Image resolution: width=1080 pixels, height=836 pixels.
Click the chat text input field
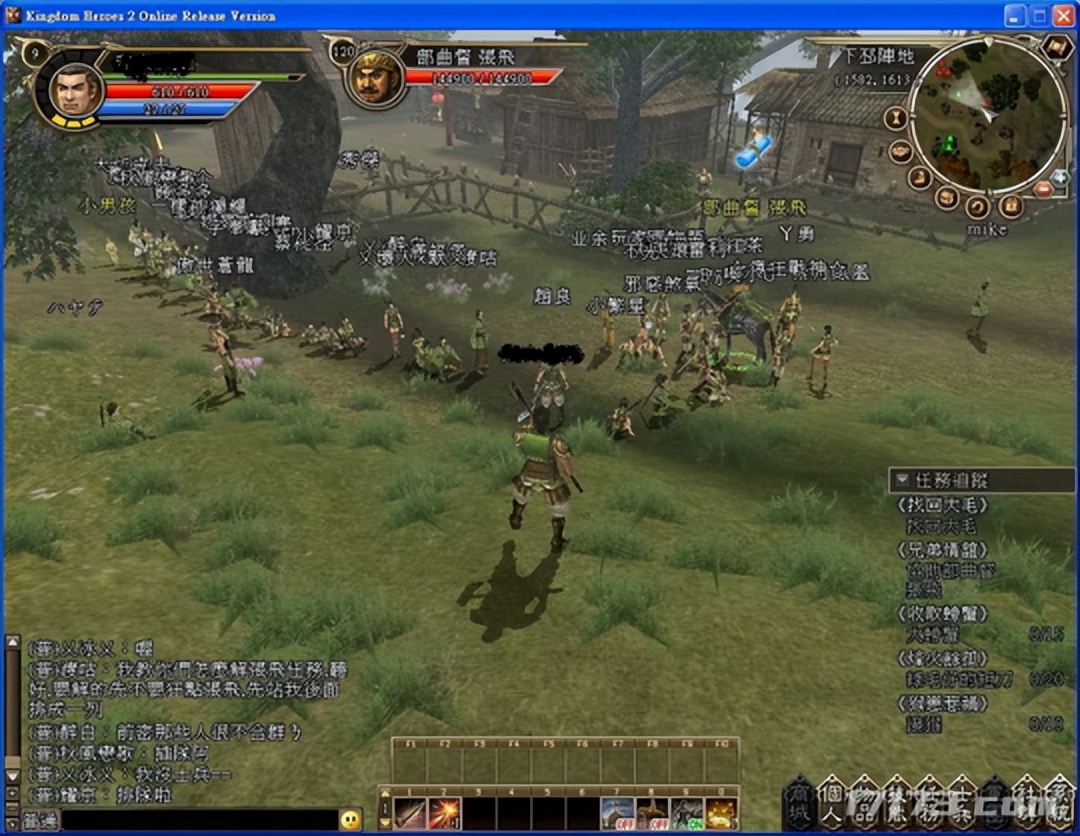click(x=198, y=820)
